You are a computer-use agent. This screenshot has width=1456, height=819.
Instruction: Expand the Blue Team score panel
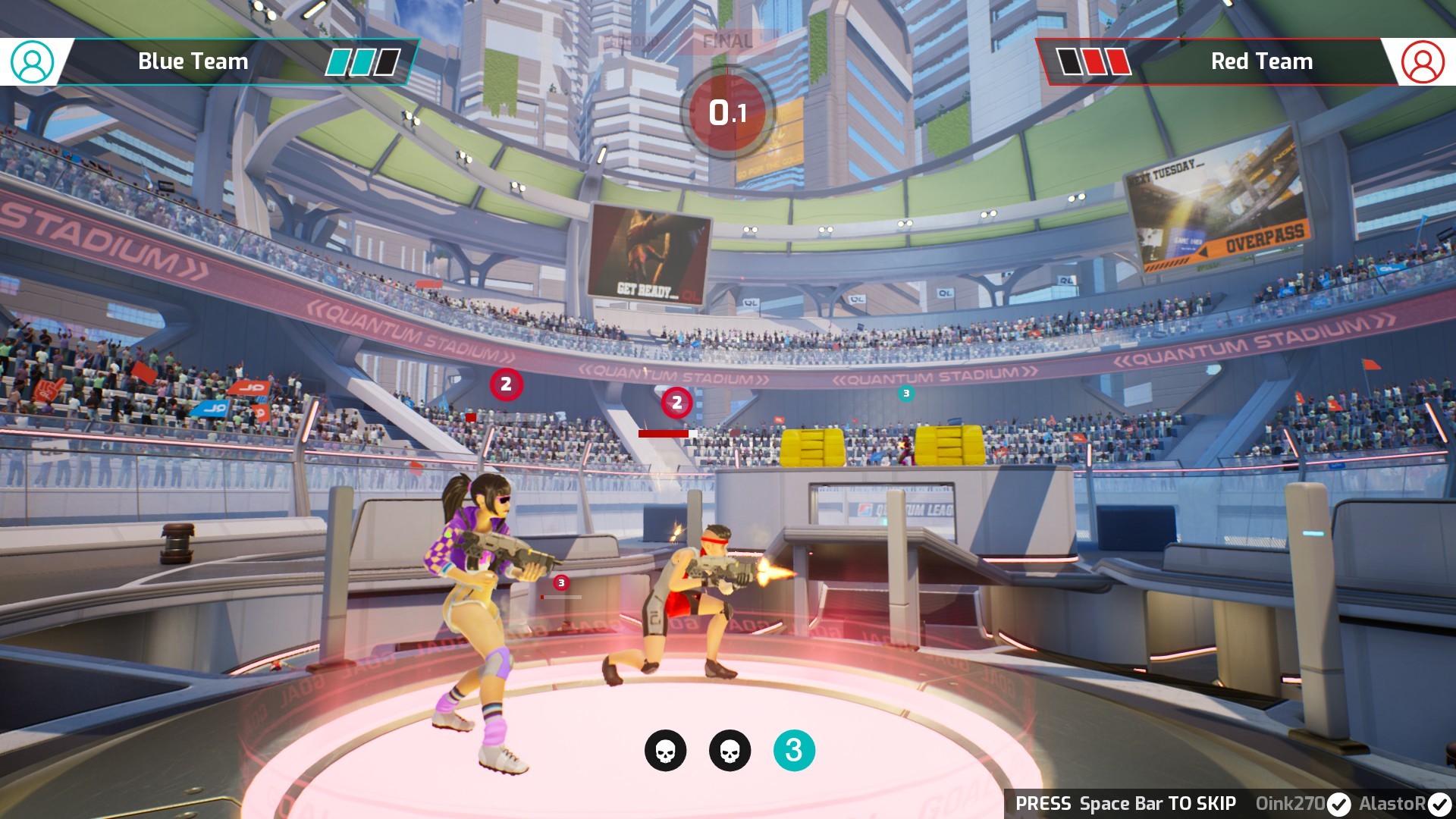pos(192,61)
